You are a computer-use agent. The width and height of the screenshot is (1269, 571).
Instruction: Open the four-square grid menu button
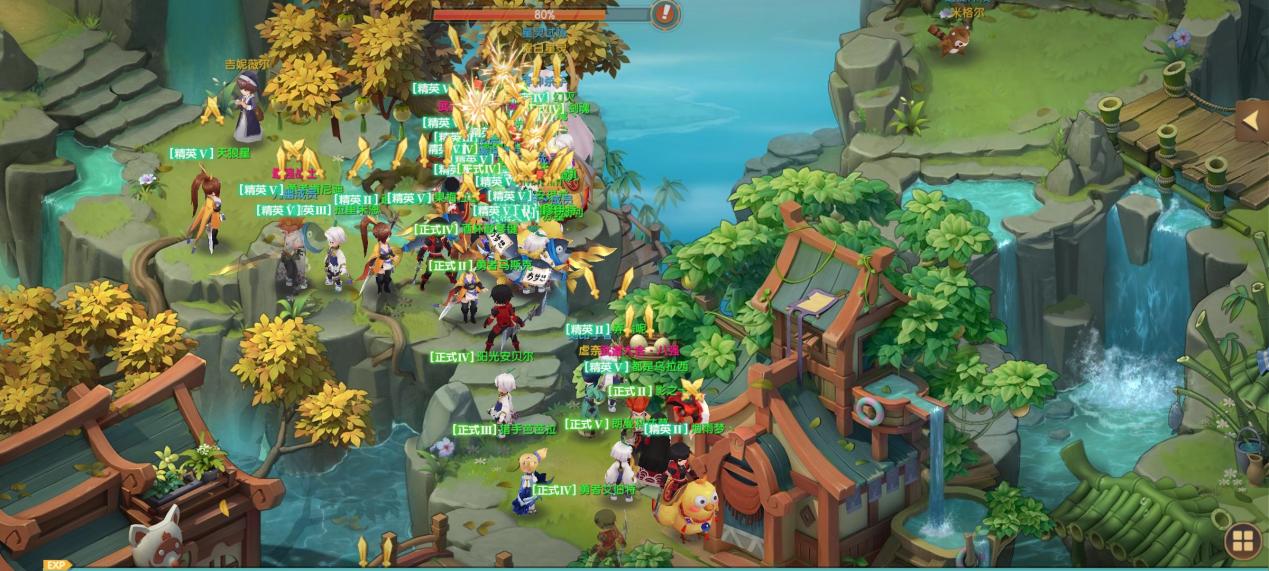tap(1243, 542)
